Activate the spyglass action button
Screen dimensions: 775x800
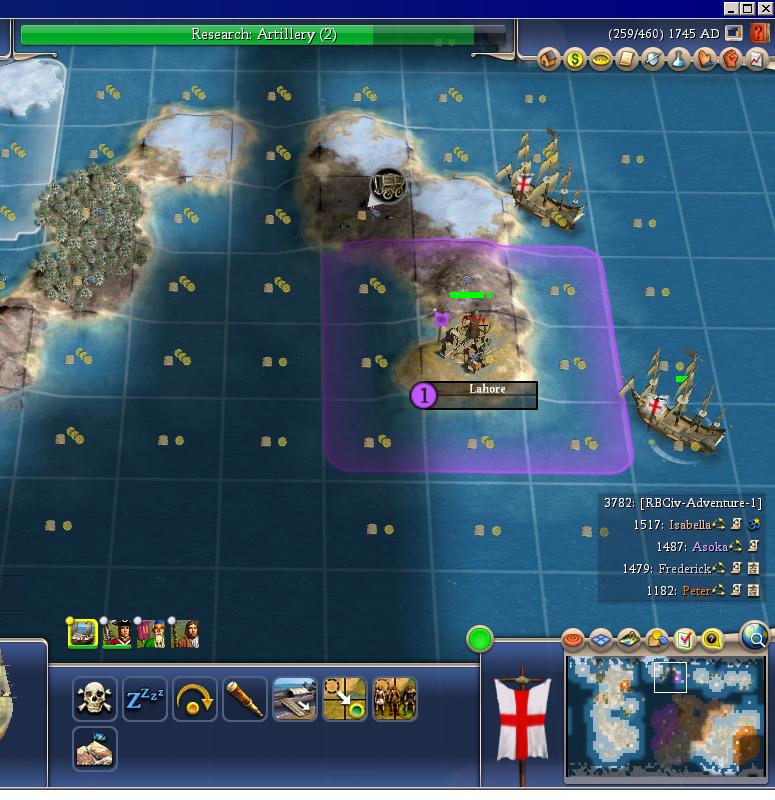click(x=245, y=699)
